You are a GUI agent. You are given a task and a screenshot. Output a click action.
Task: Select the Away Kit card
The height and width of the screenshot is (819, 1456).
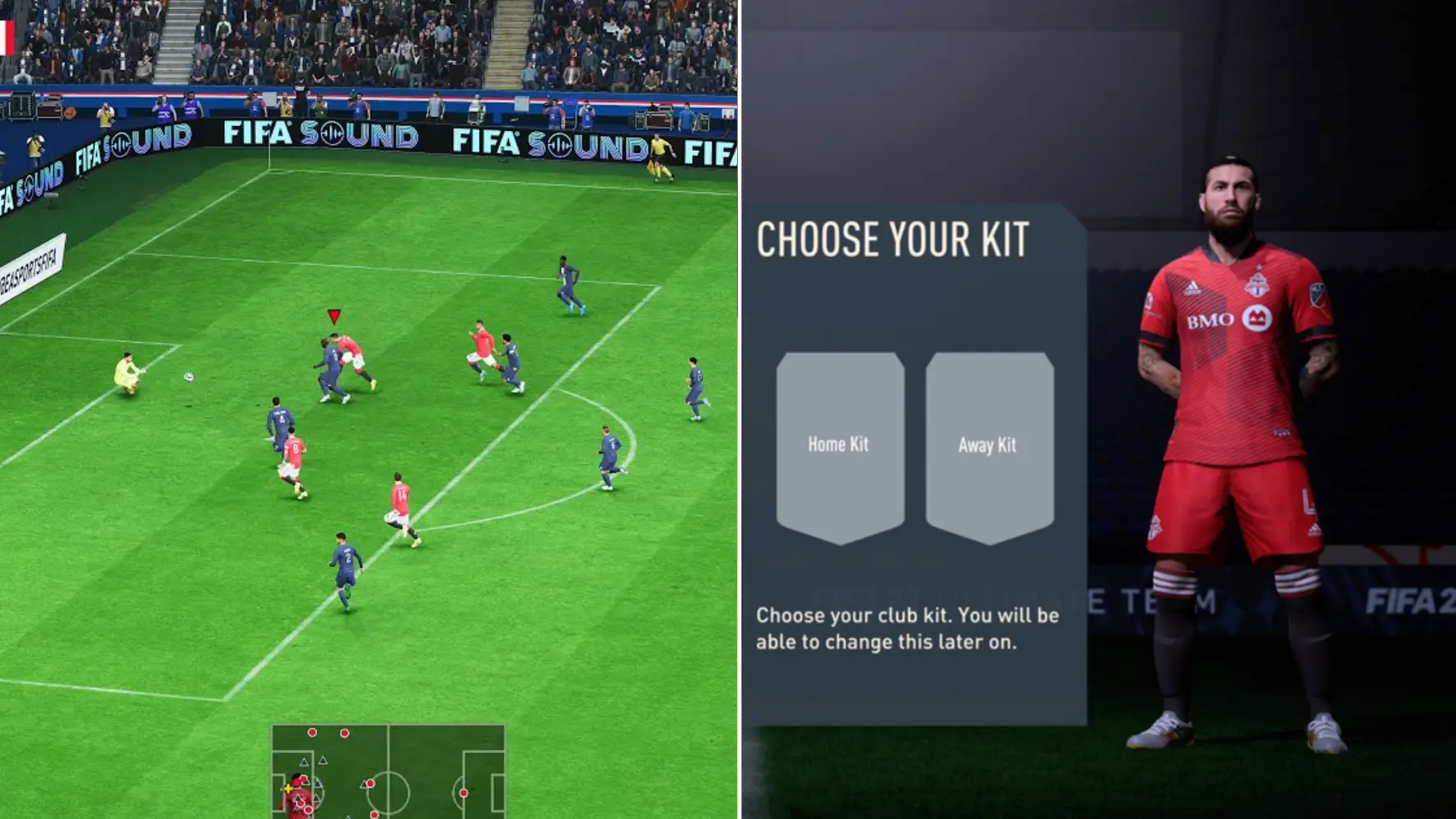click(988, 445)
